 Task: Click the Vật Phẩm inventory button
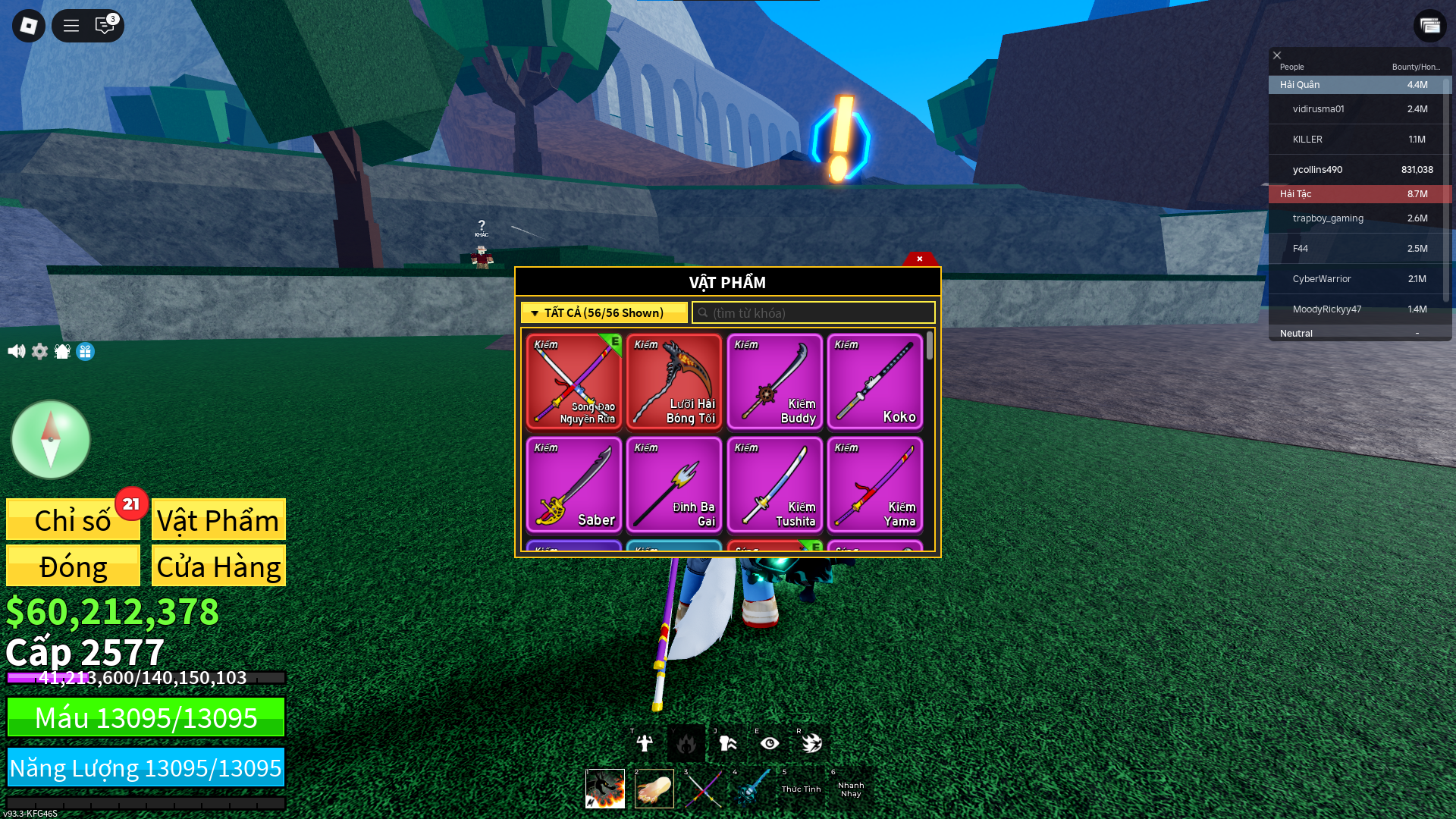pos(218,520)
